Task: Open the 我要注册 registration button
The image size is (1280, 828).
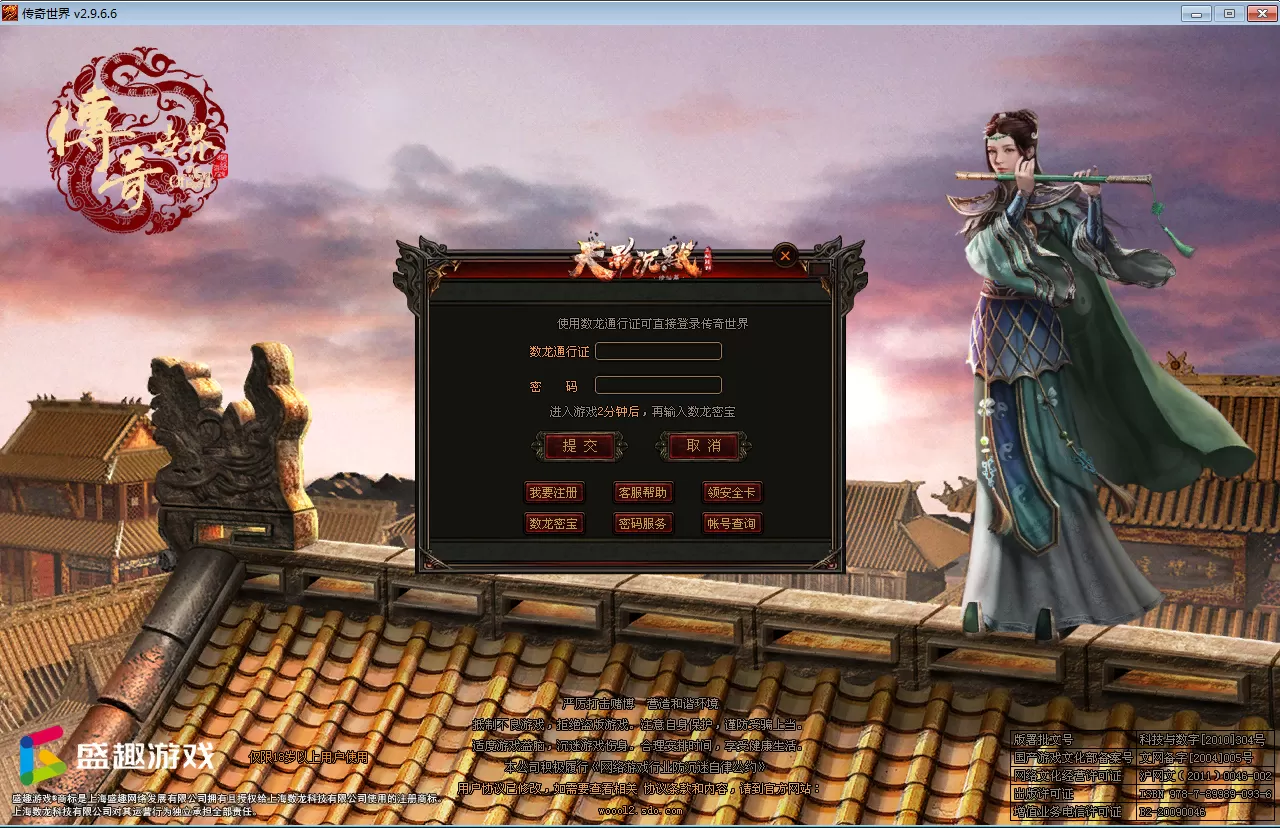Action: point(554,493)
